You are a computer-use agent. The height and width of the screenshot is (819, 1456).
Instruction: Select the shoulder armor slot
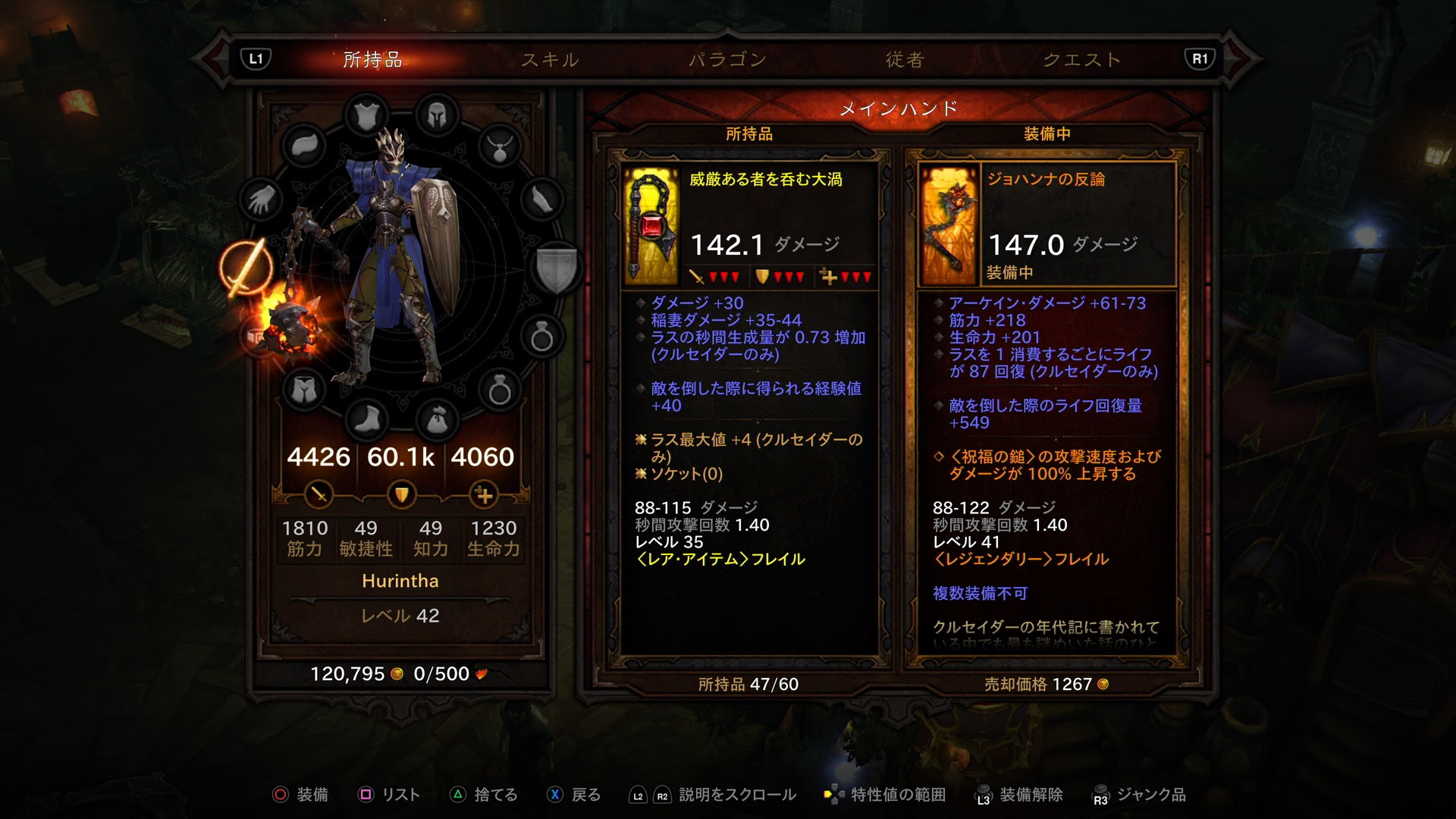pyautogui.click(x=306, y=144)
